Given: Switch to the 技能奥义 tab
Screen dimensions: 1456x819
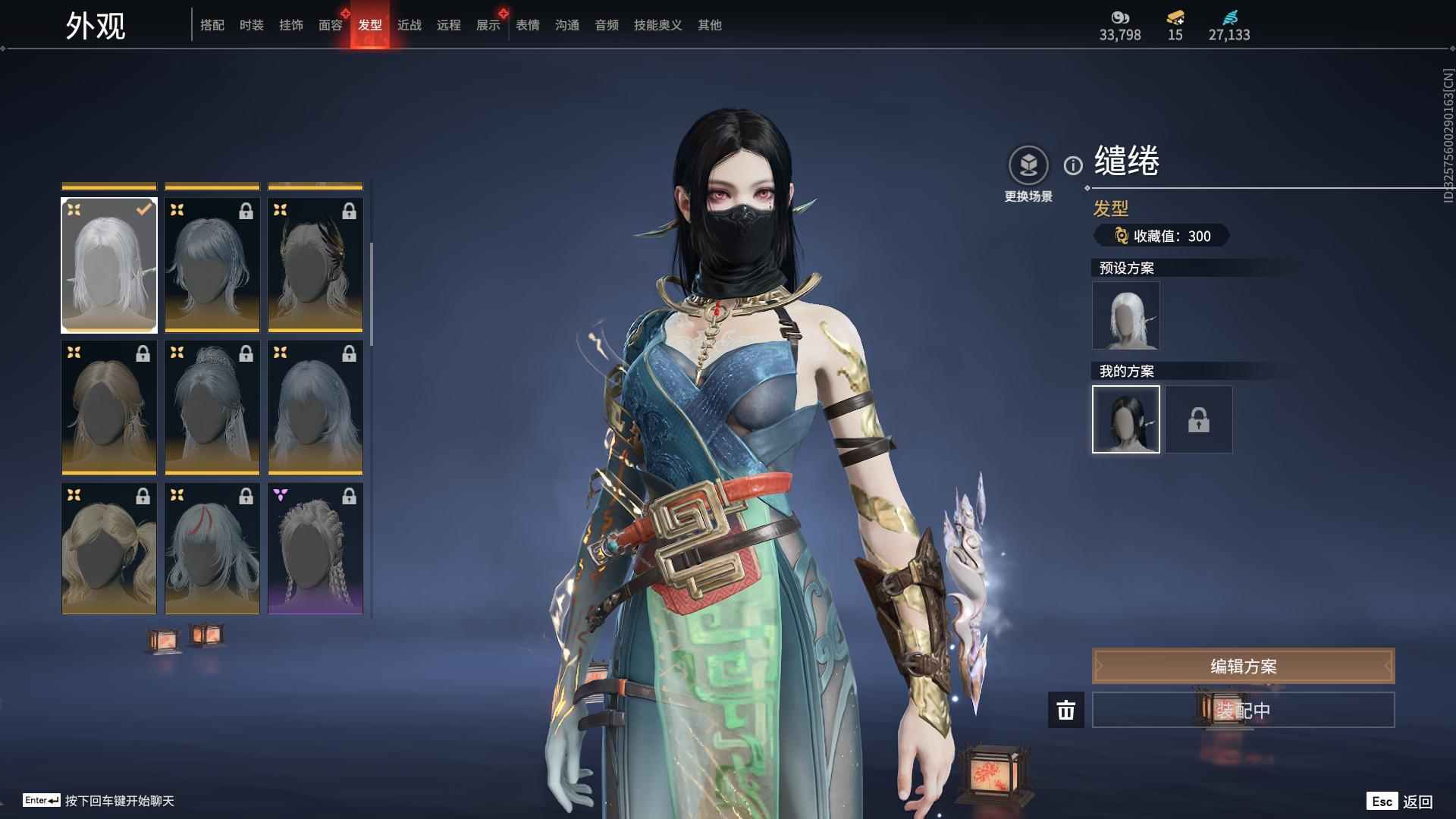Looking at the screenshot, I should 657,25.
